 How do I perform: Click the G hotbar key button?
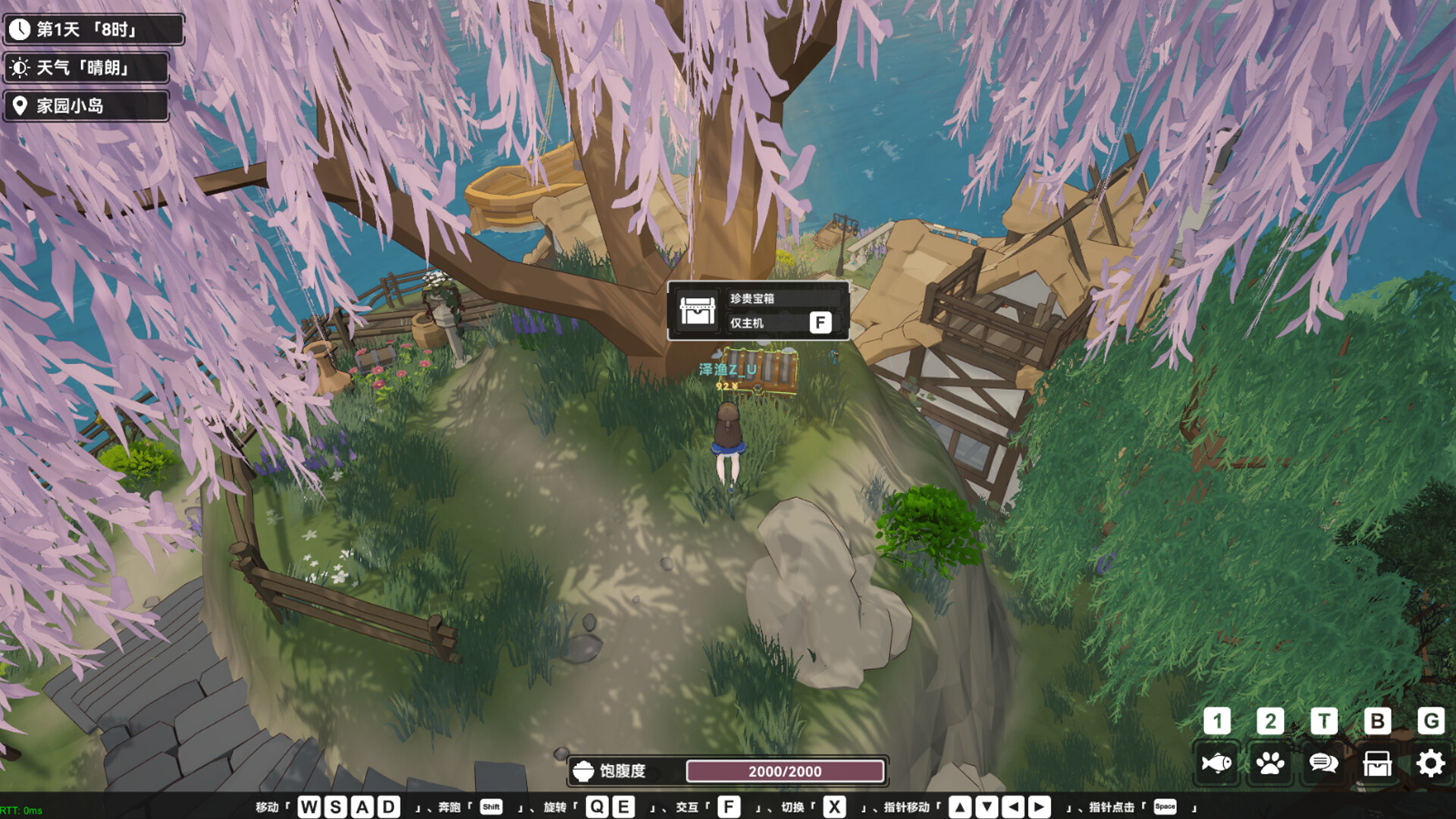1429,720
